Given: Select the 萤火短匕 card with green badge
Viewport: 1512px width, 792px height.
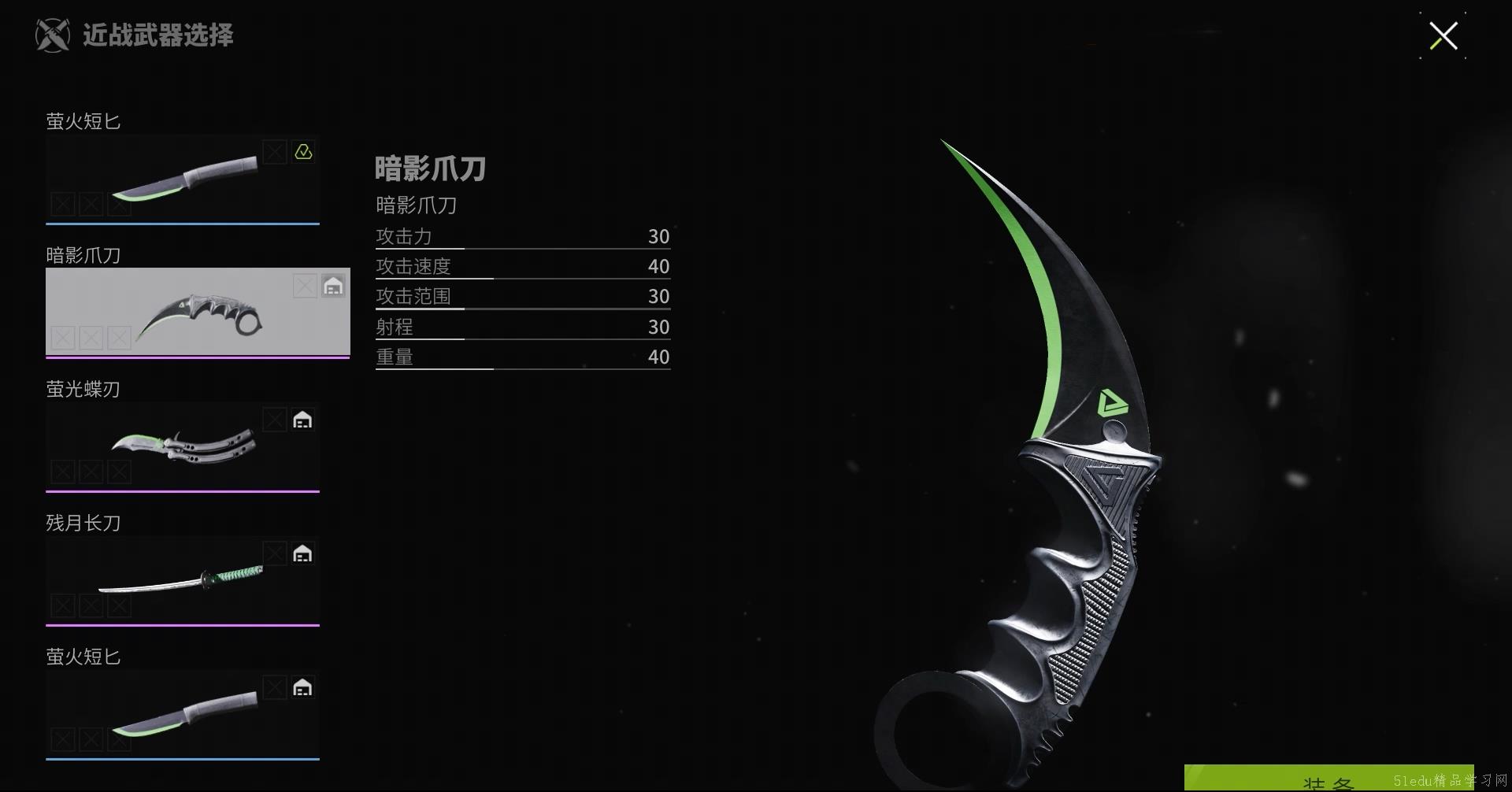Looking at the screenshot, I should pos(183,179).
